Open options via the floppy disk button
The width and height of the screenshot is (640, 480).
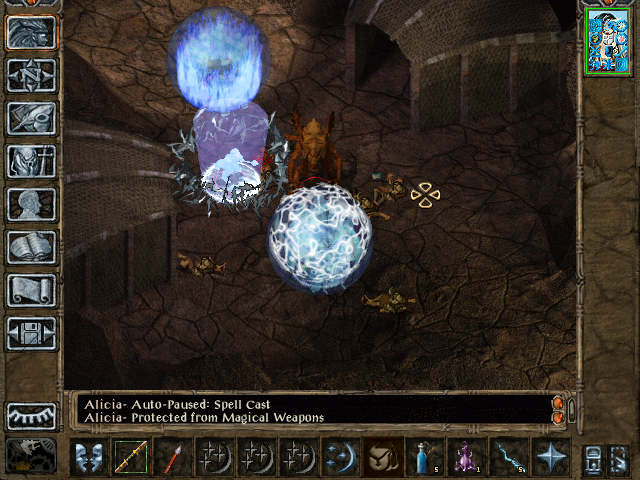pos(31,333)
